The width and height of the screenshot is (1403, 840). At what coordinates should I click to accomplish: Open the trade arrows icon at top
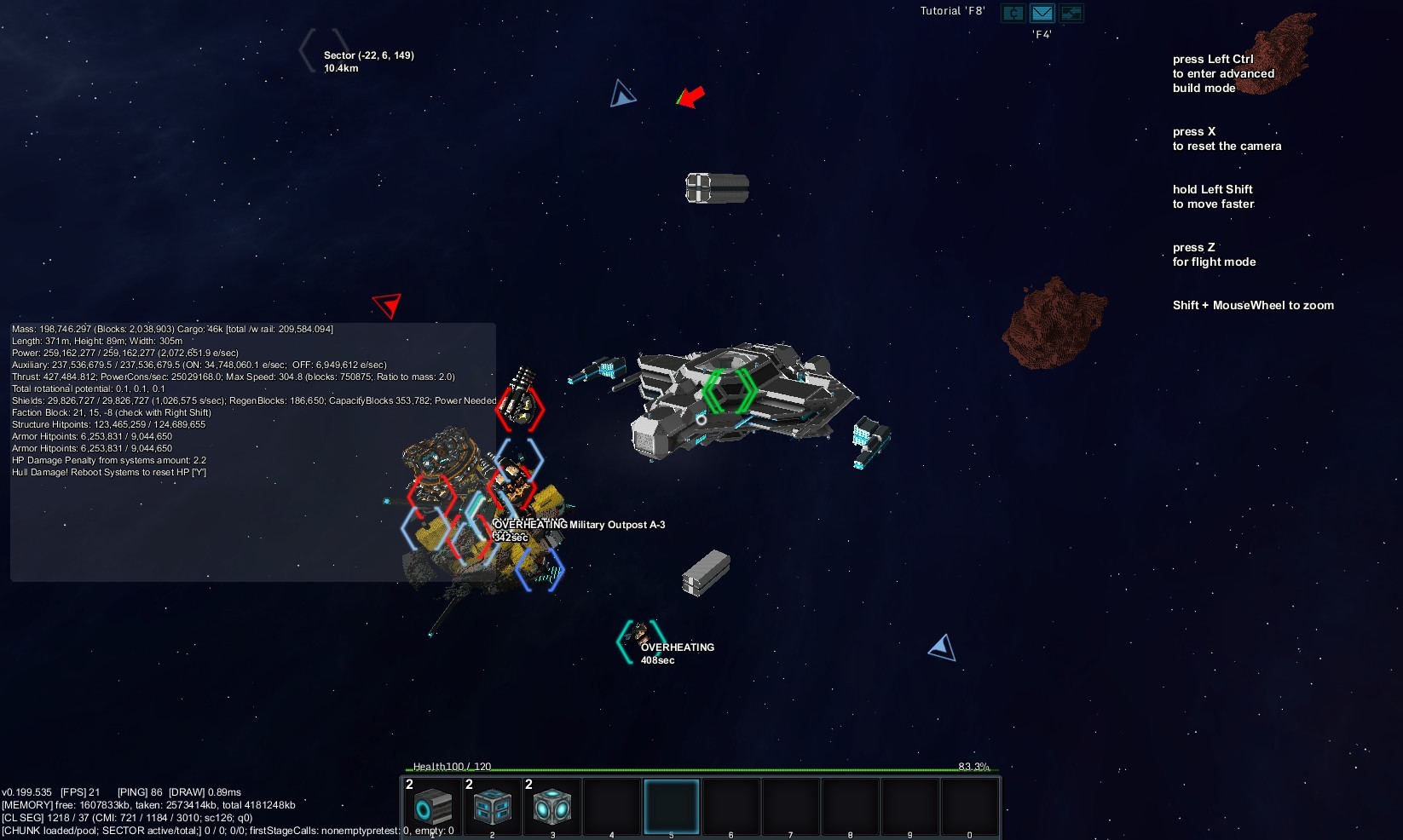pyautogui.click(x=1071, y=13)
